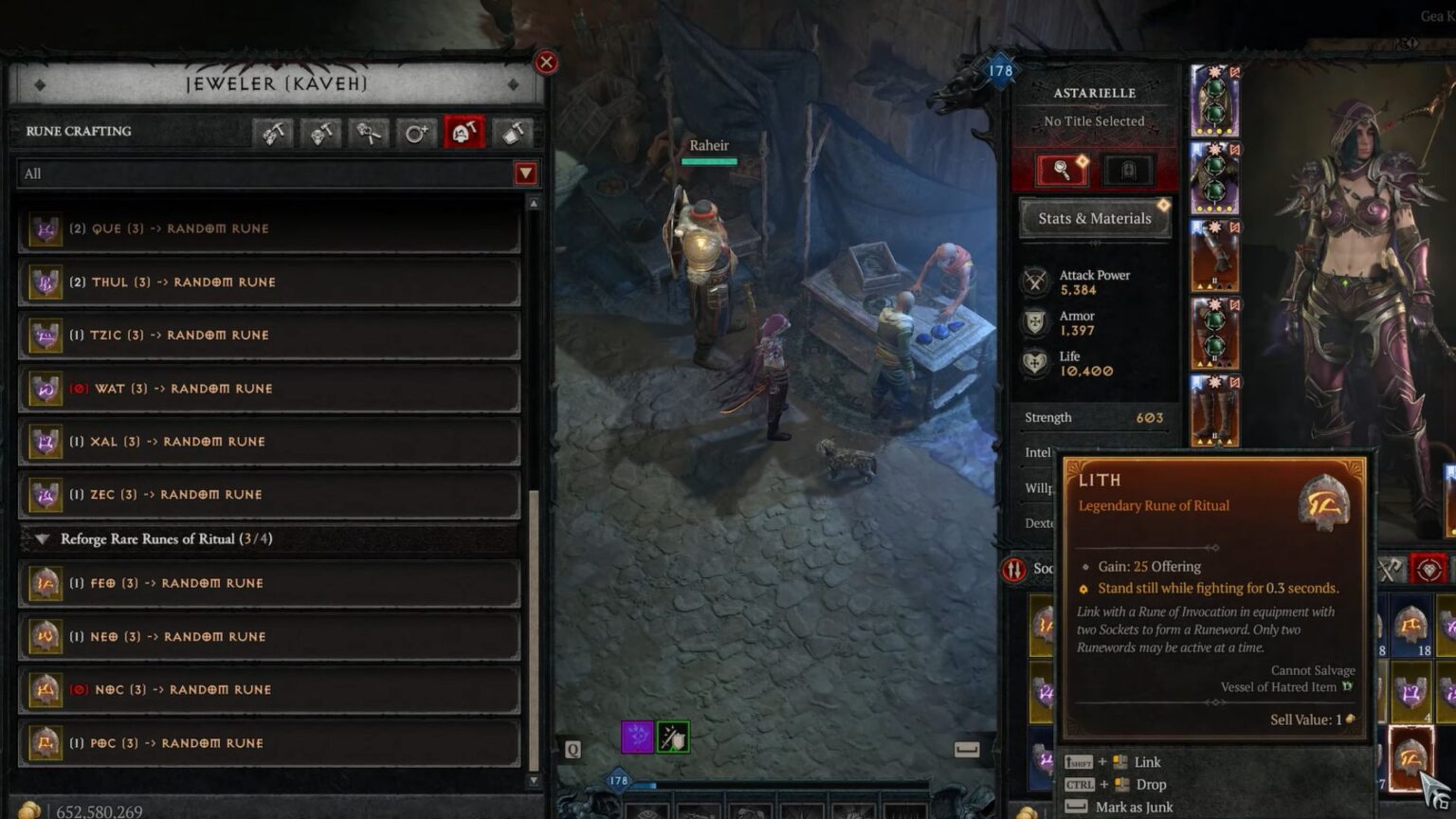This screenshot has height=819, width=1456.
Task: Collapse the Reforge Rare Runes of Ritual section
Action: [42, 538]
